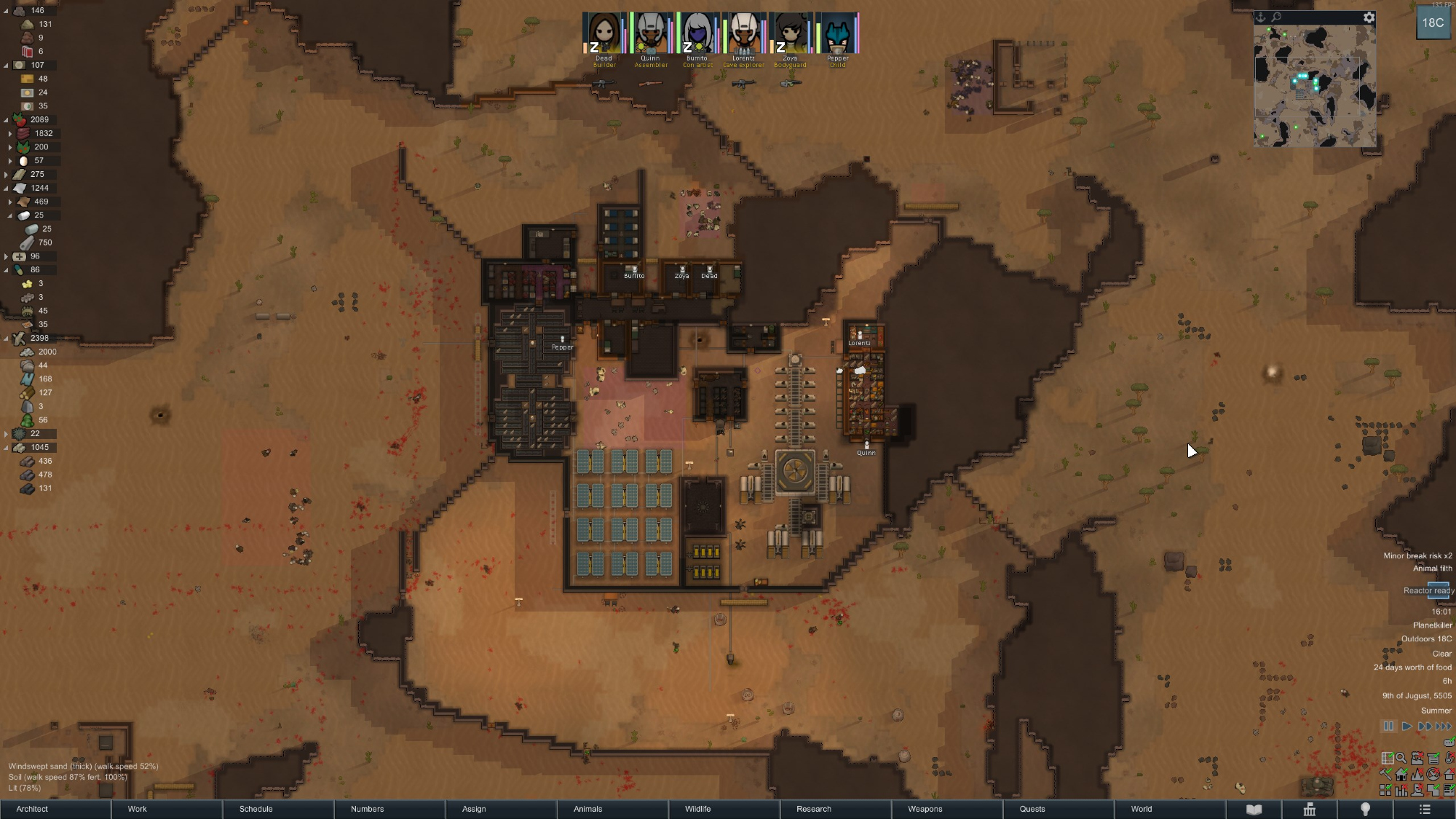Viewport: 1456px width, 819px height.
Task: Open the main menu list icon
Action: click(1425, 810)
